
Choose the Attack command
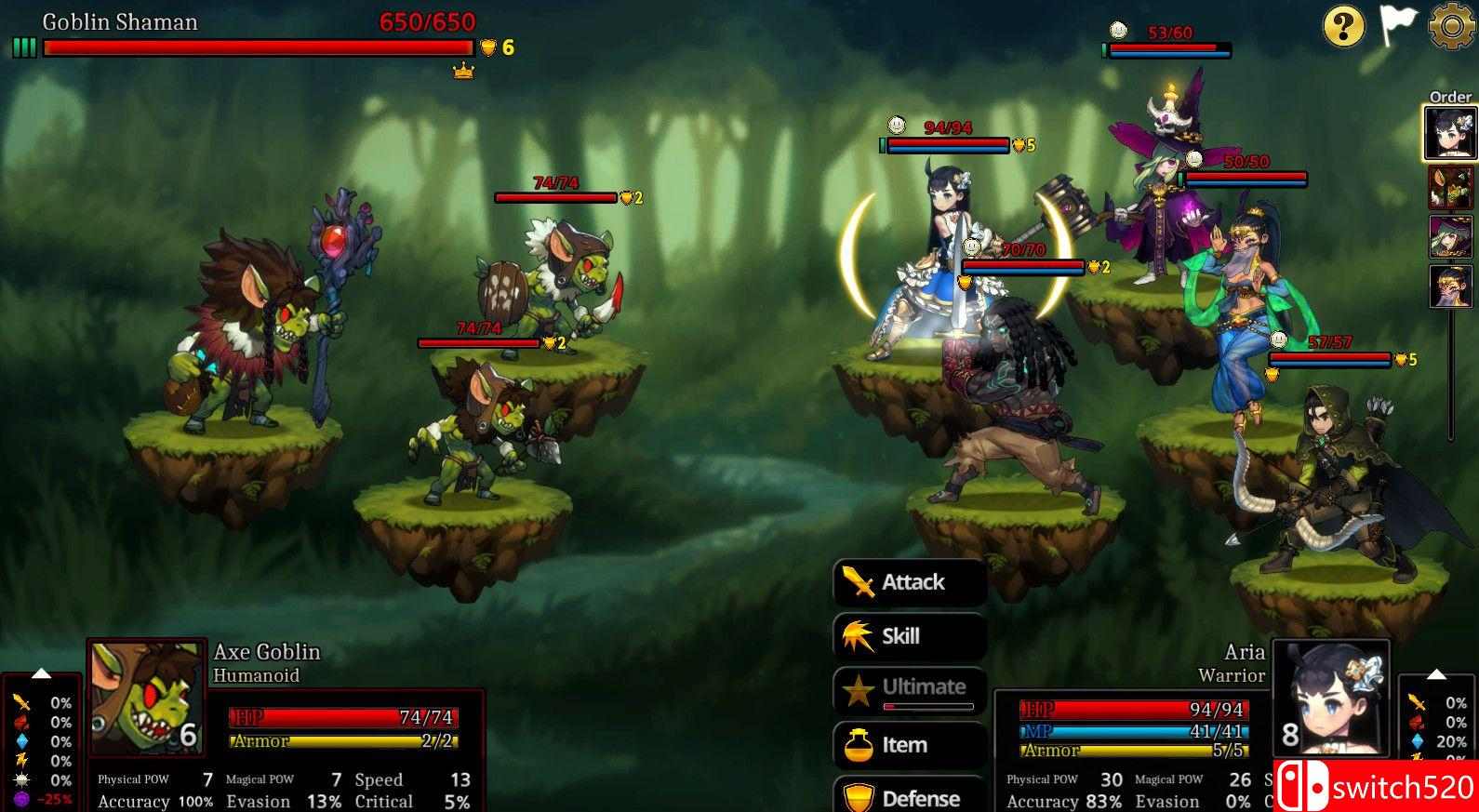pyautogui.click(x=910, y=583)
